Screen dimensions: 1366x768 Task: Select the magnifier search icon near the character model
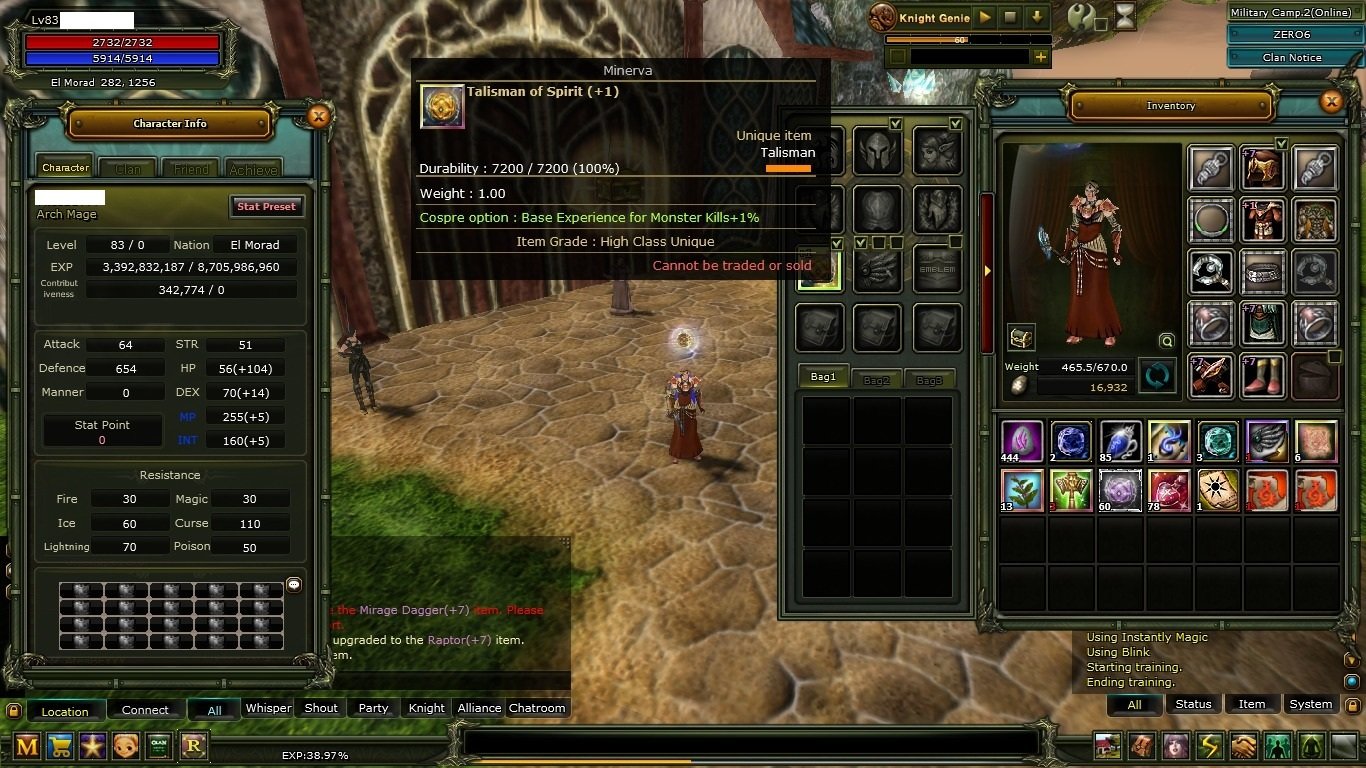pyautogui.click(x=1167, y=340)
